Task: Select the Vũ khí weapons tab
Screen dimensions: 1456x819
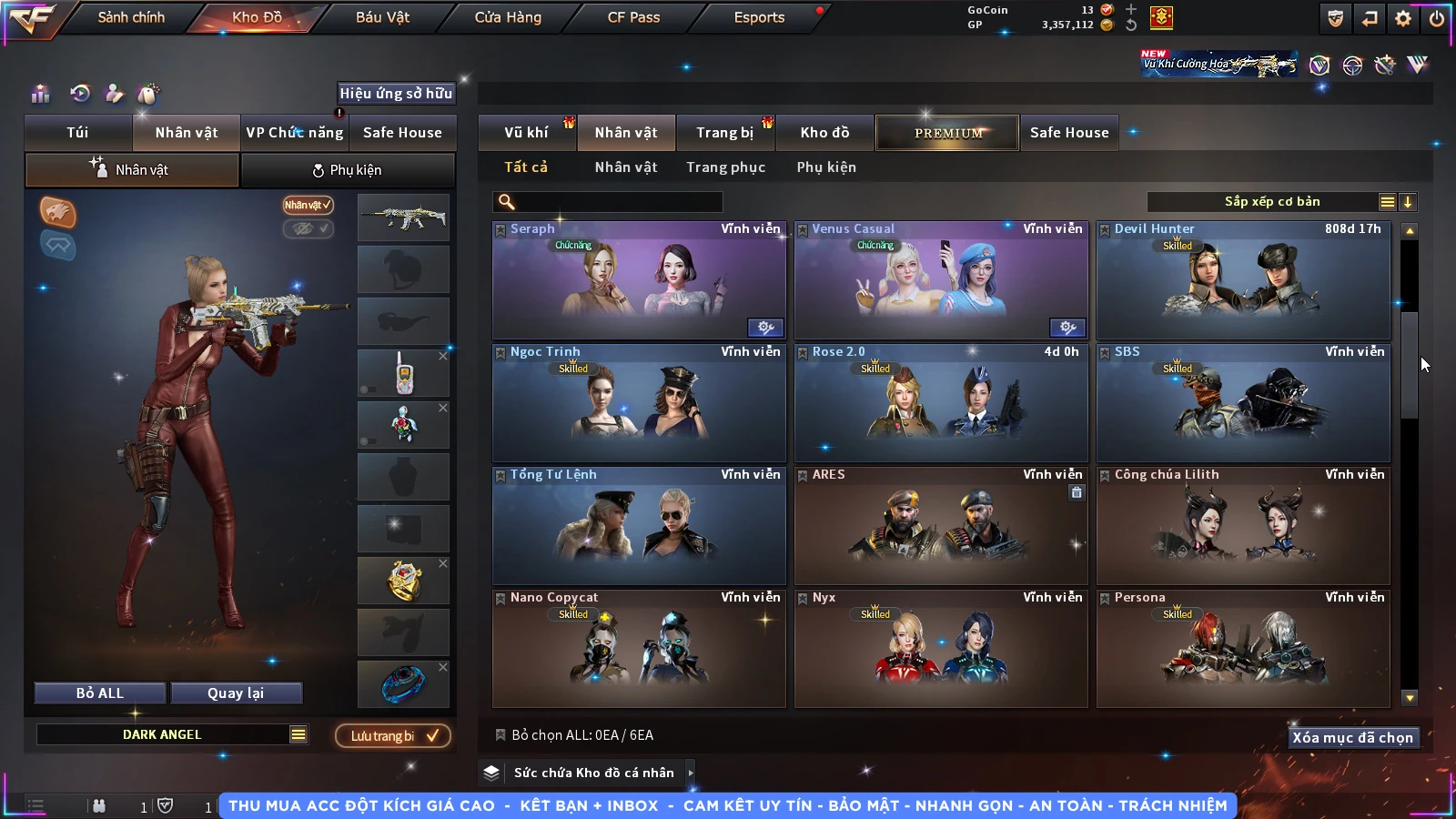Action: pyautogui.click(x=526, y=133)
